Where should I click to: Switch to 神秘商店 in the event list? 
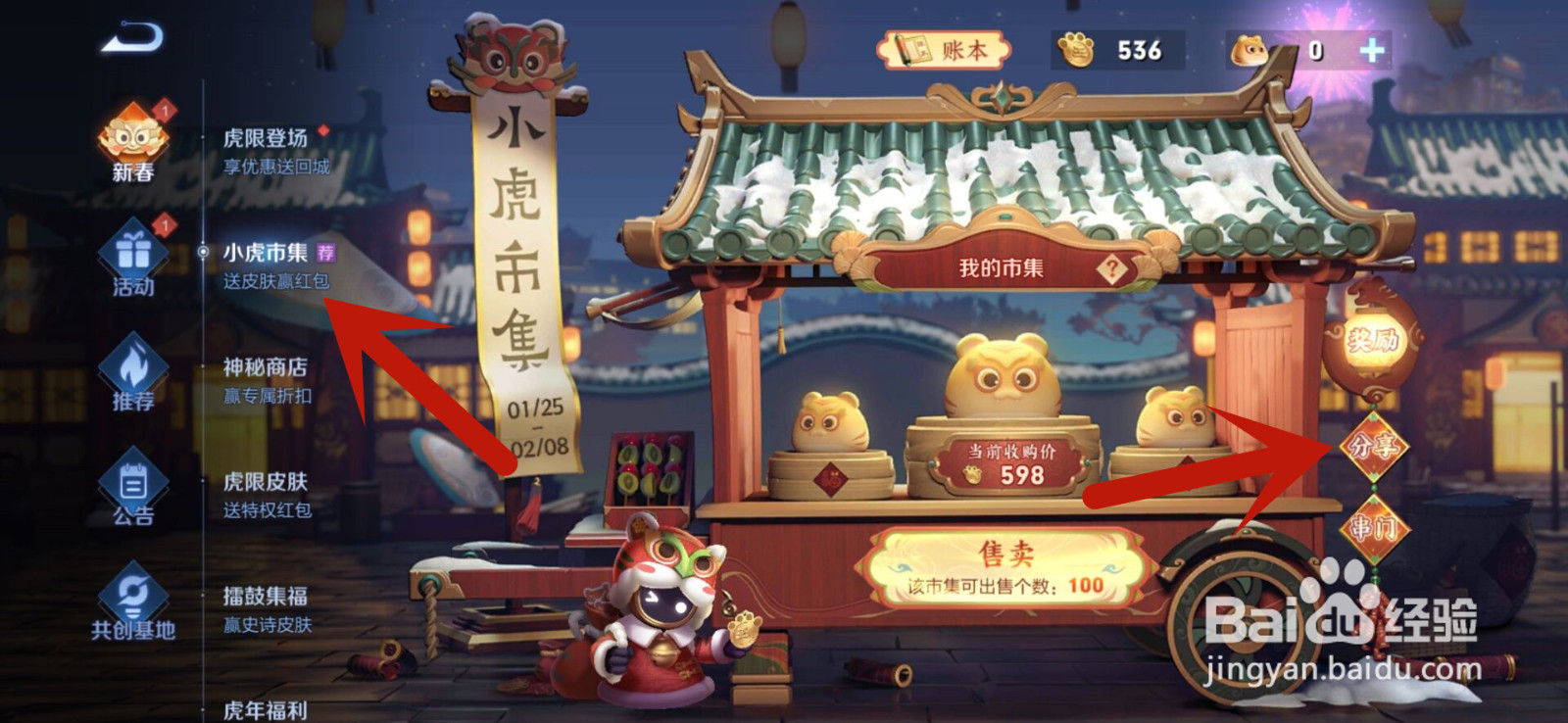pos(265,369)
